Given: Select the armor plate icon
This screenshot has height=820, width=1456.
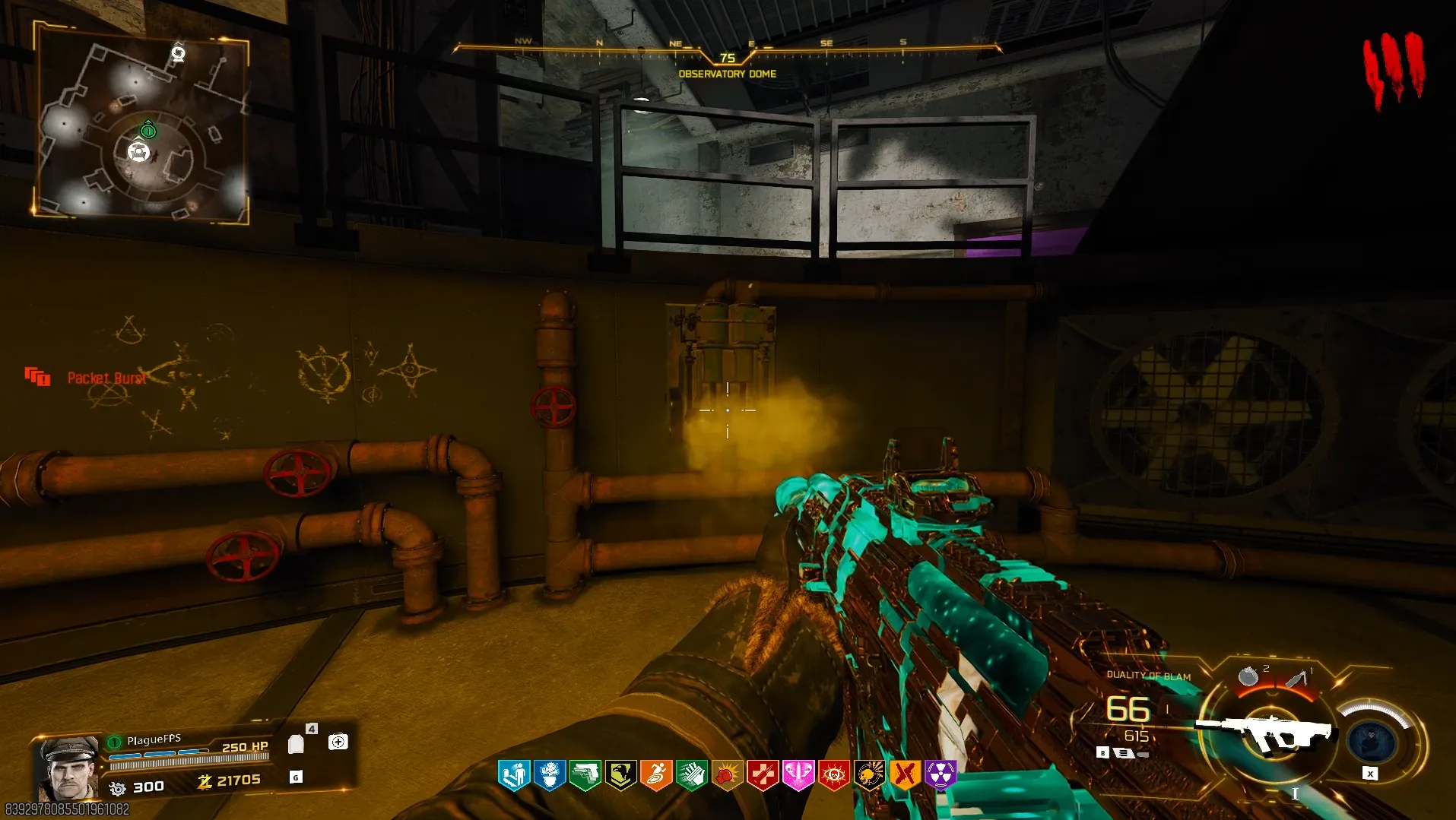Looking at the screenshot, I should 297,743.
